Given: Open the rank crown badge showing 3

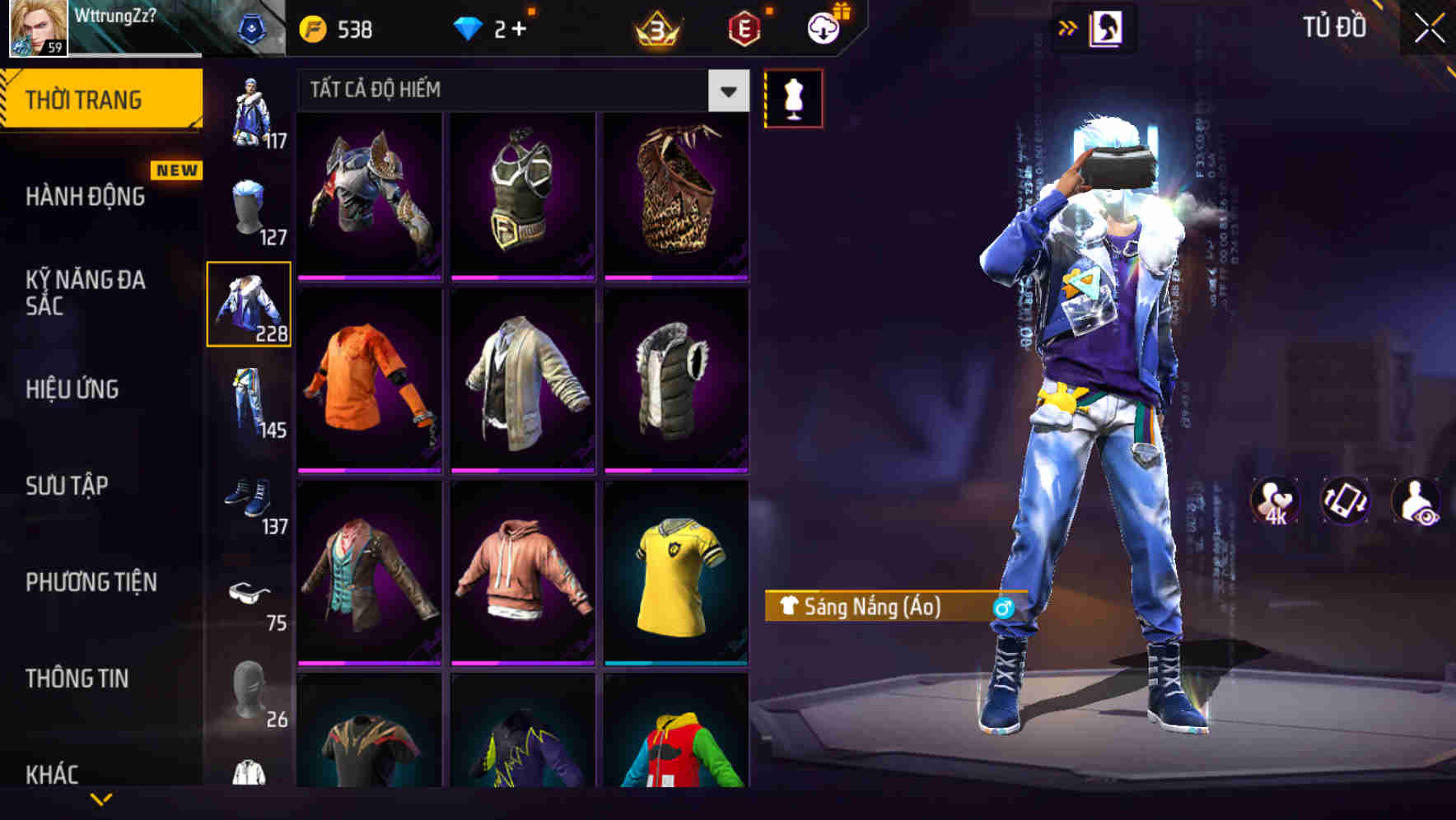Looking at the screenshot, I should point(653,29).
